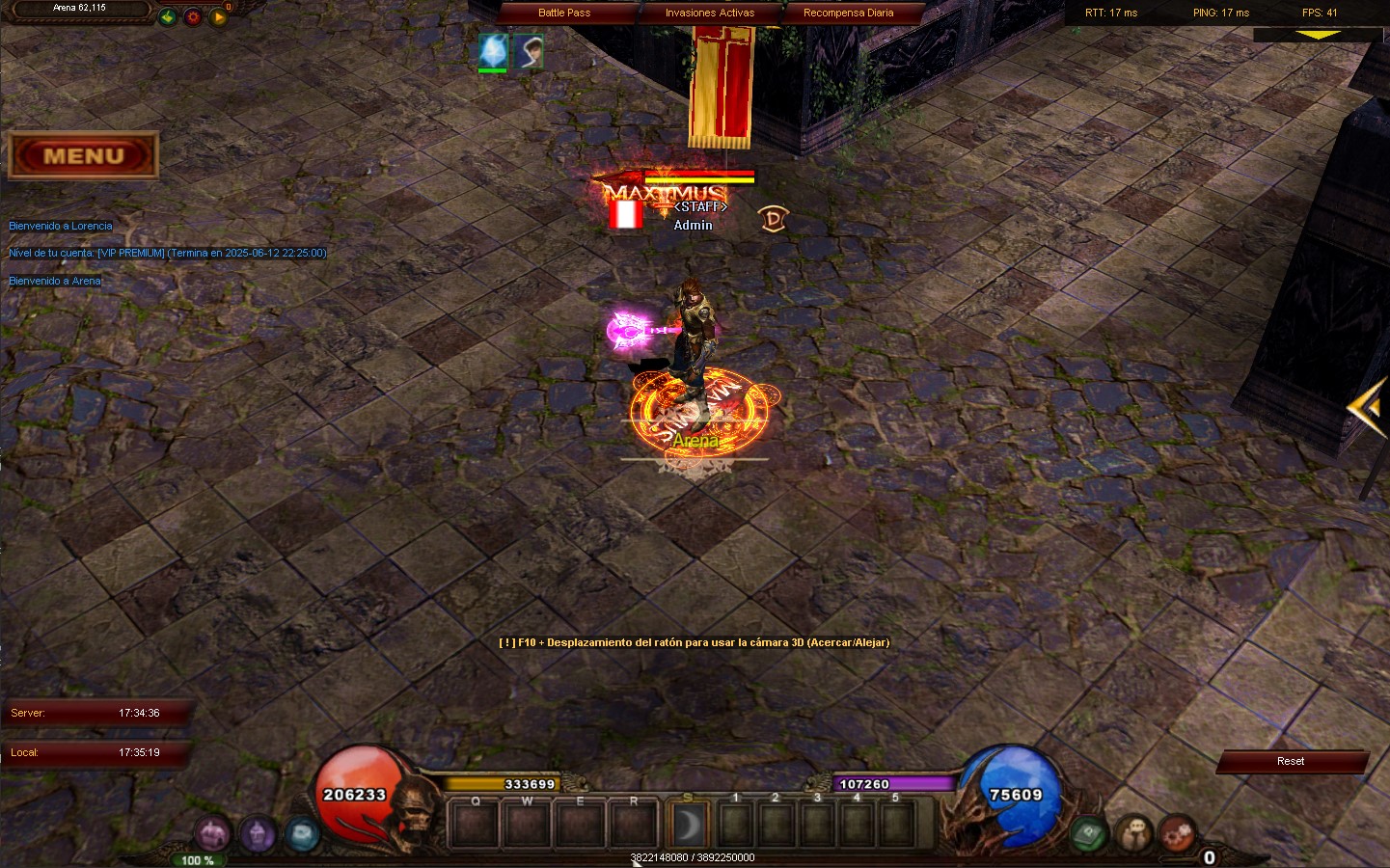This screenshot has width=1390, height=868.
Task: Open the red MENU button
Action: tap(83, 156)
